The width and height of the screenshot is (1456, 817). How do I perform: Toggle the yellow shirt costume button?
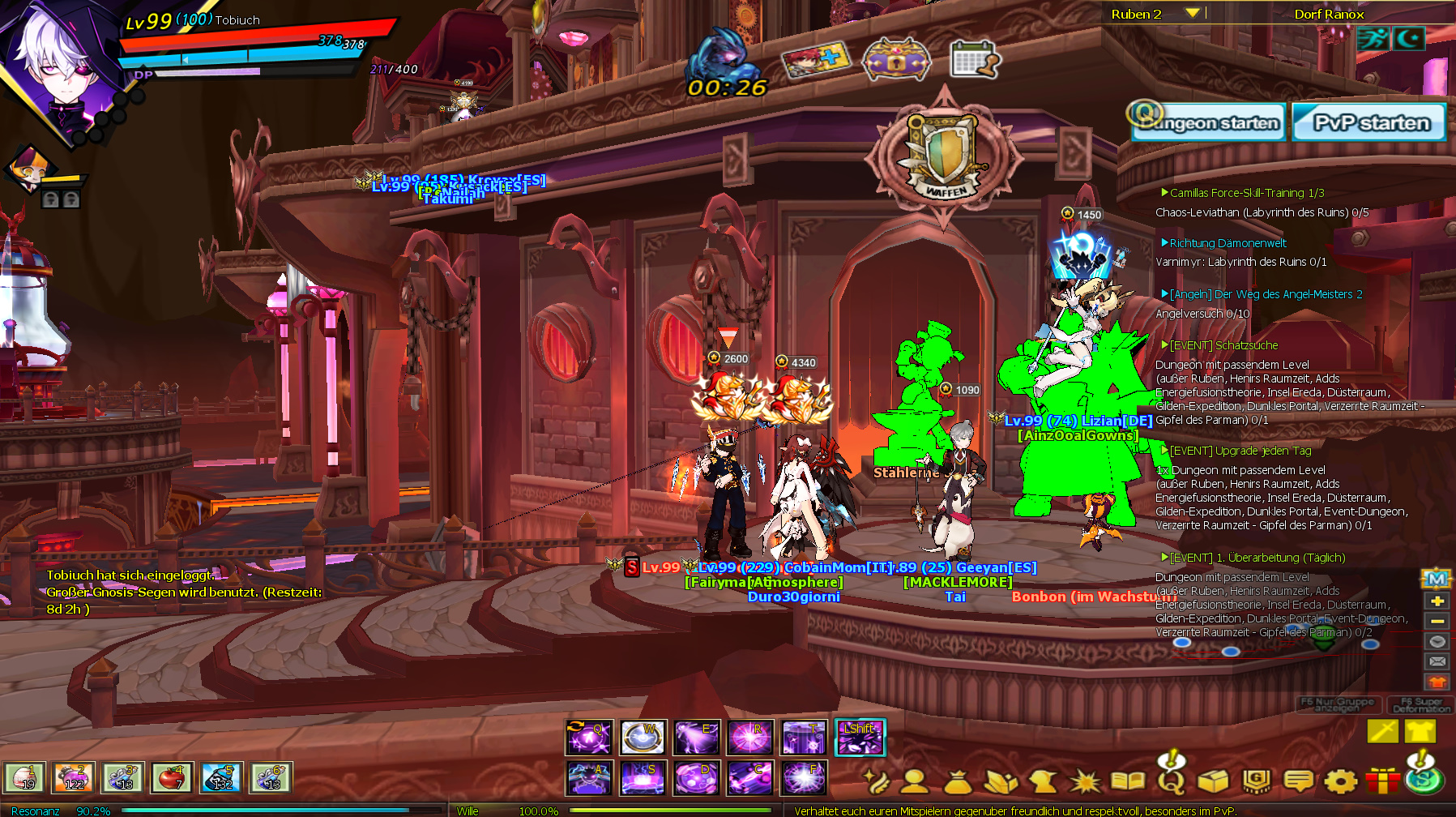(1420, 731)
